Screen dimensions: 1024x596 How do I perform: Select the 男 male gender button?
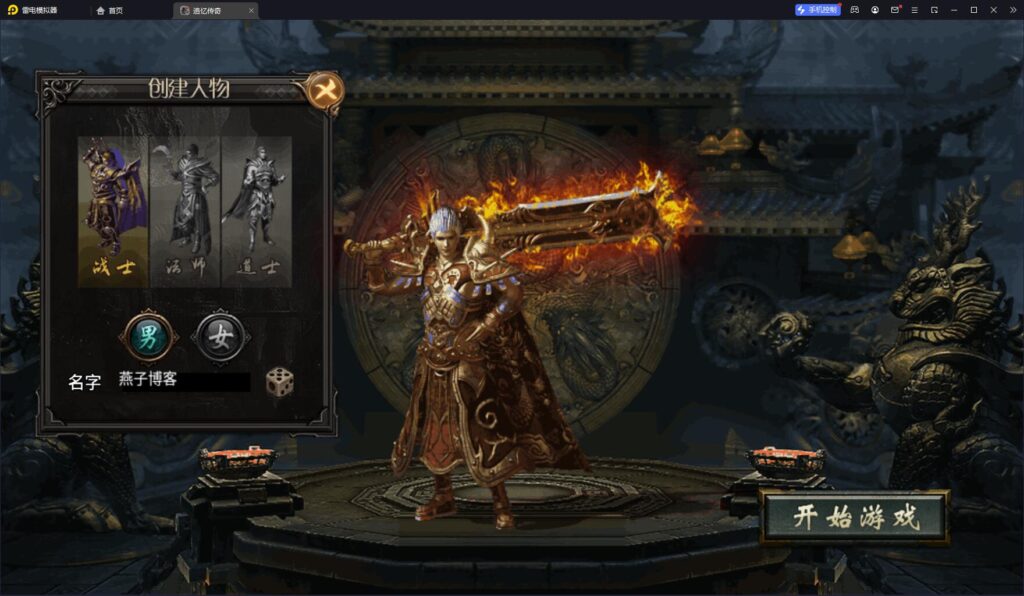(148, 337)
